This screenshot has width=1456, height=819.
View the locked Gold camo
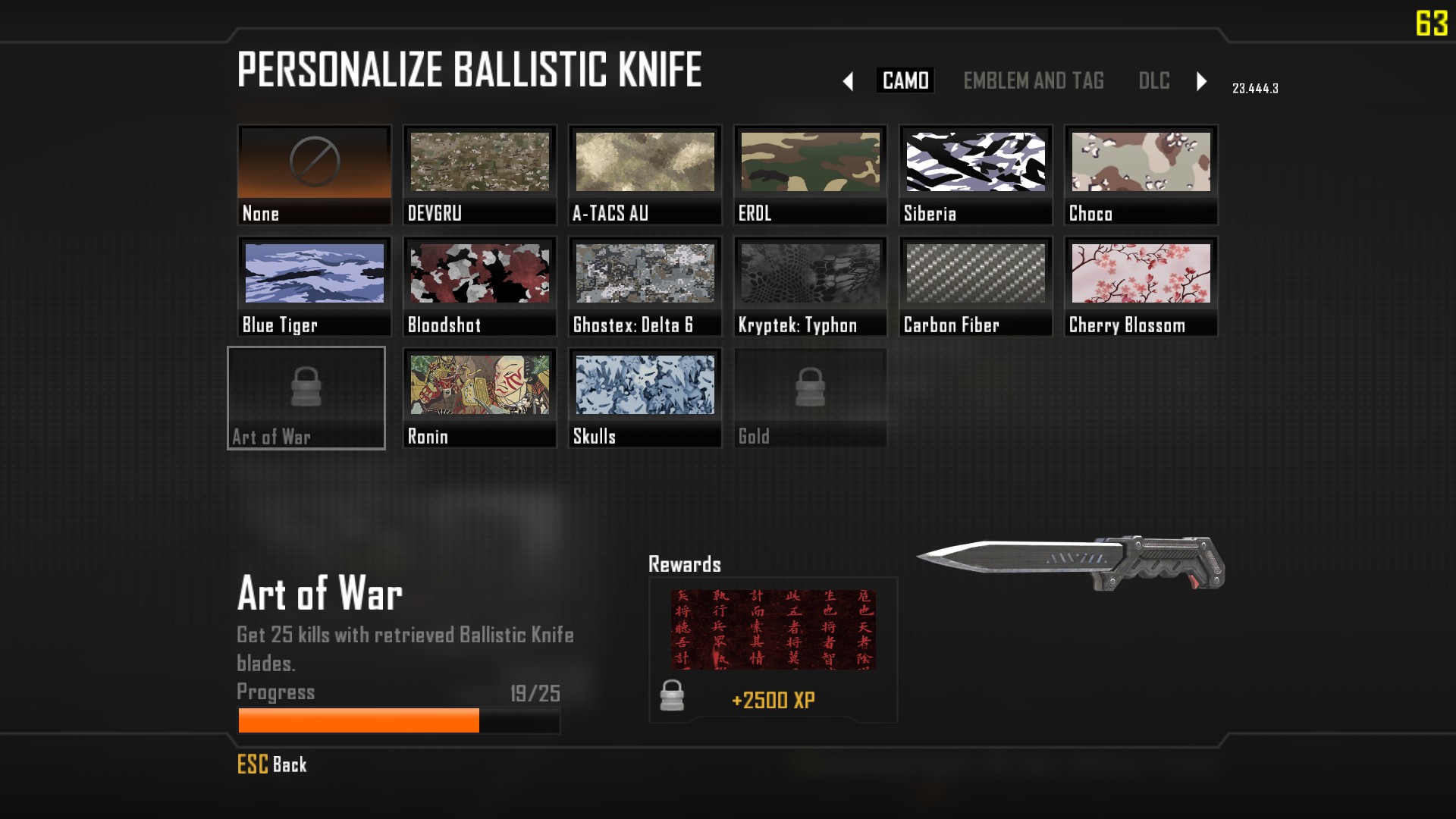[810, 397]
